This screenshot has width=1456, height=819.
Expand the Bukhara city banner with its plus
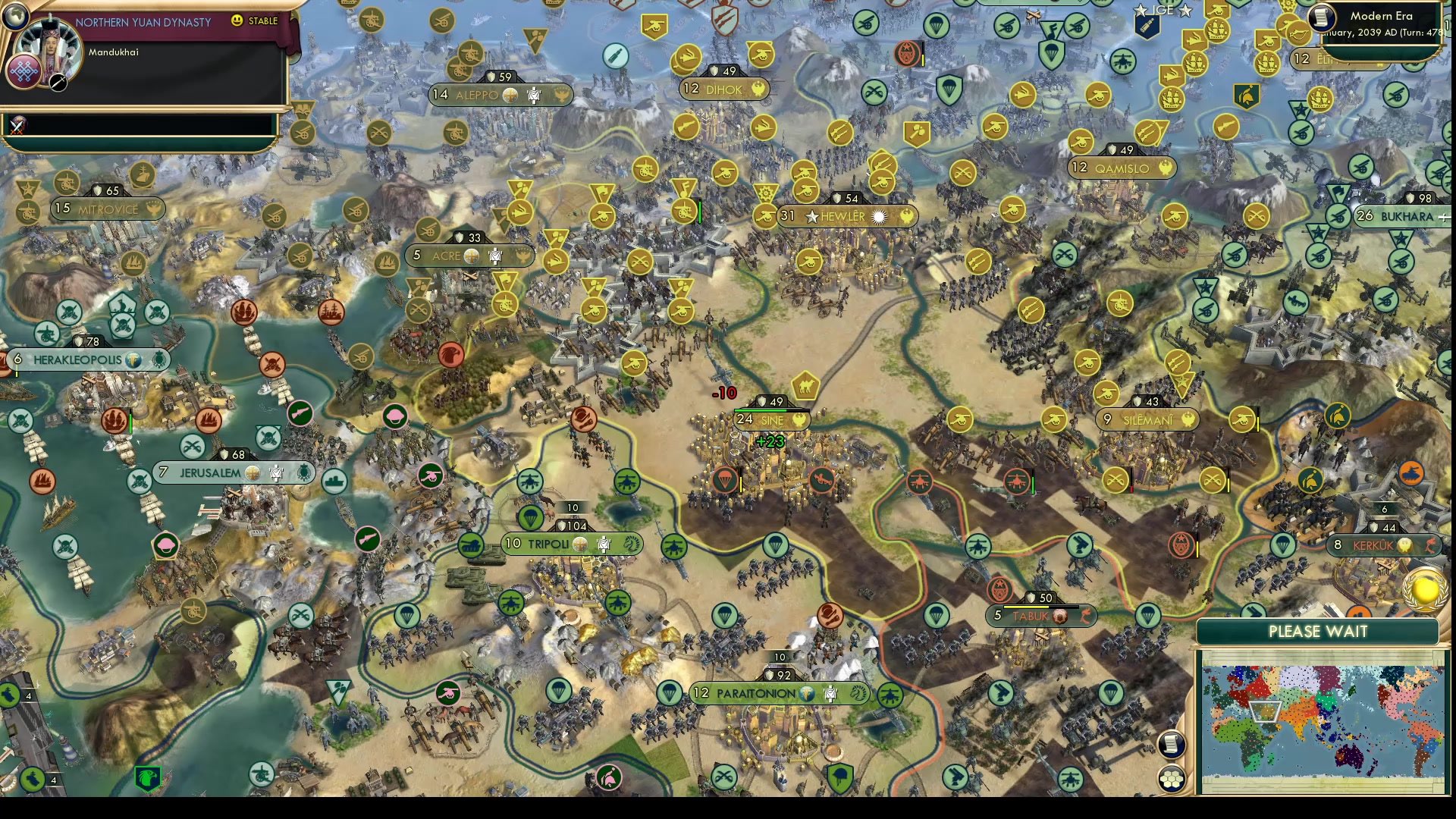point(1445,216)
